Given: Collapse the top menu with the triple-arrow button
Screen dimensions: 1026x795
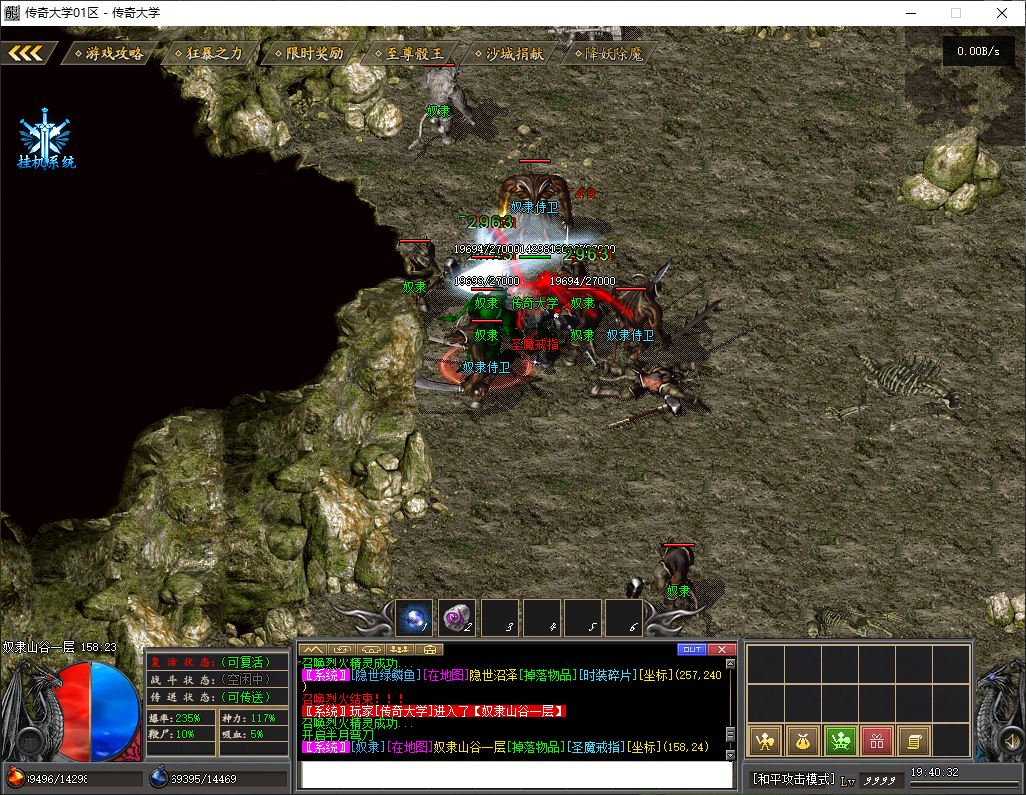Looking at the screenshot, I should coord(26,53).
